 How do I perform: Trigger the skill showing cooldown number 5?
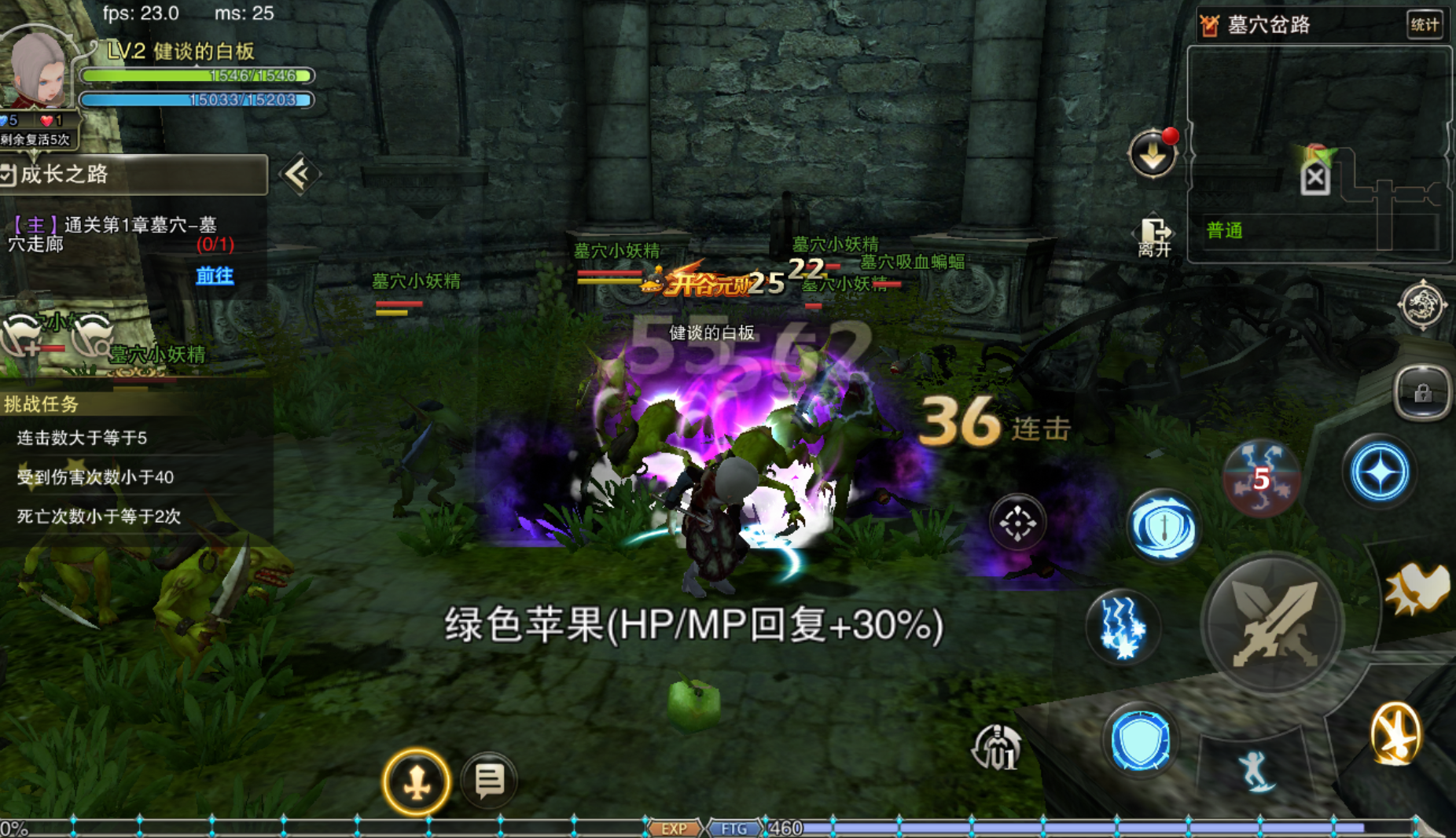coord(1261,477)
